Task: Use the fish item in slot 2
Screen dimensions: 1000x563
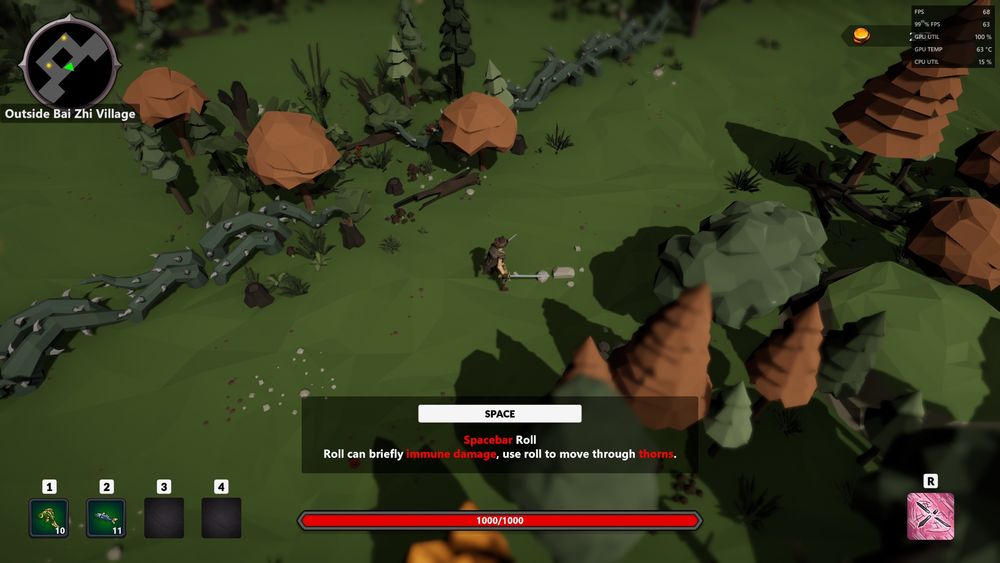Action: click(106, 518)
